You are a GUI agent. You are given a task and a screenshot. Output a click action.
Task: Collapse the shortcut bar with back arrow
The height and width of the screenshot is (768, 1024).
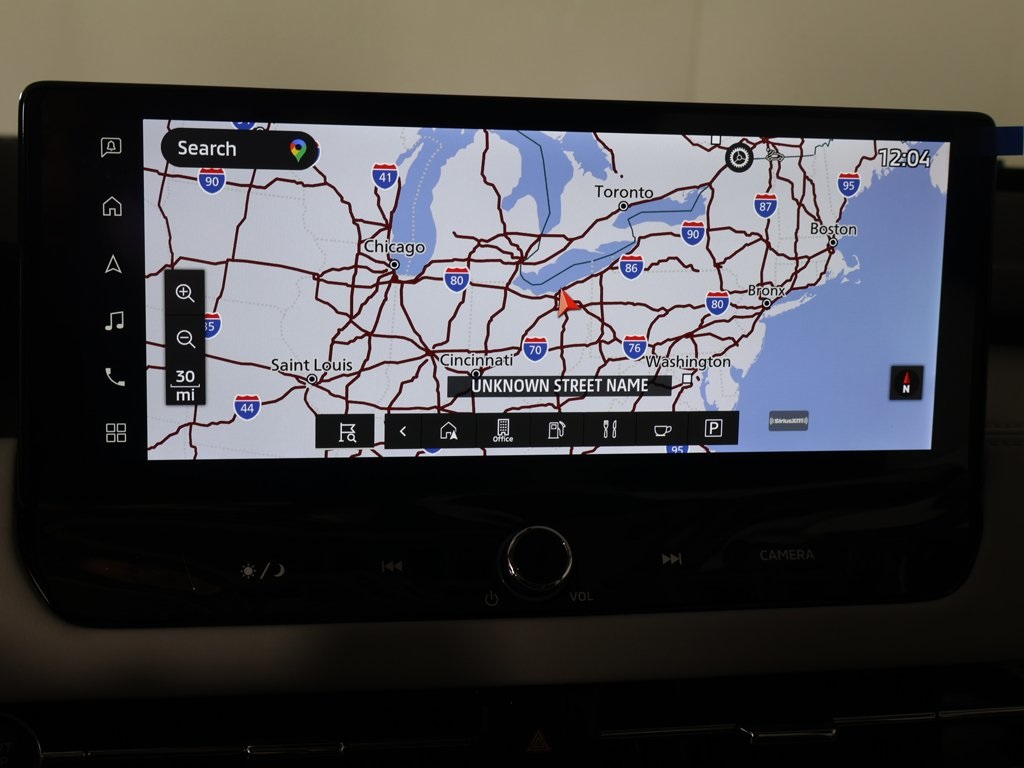tap(403, 431)
